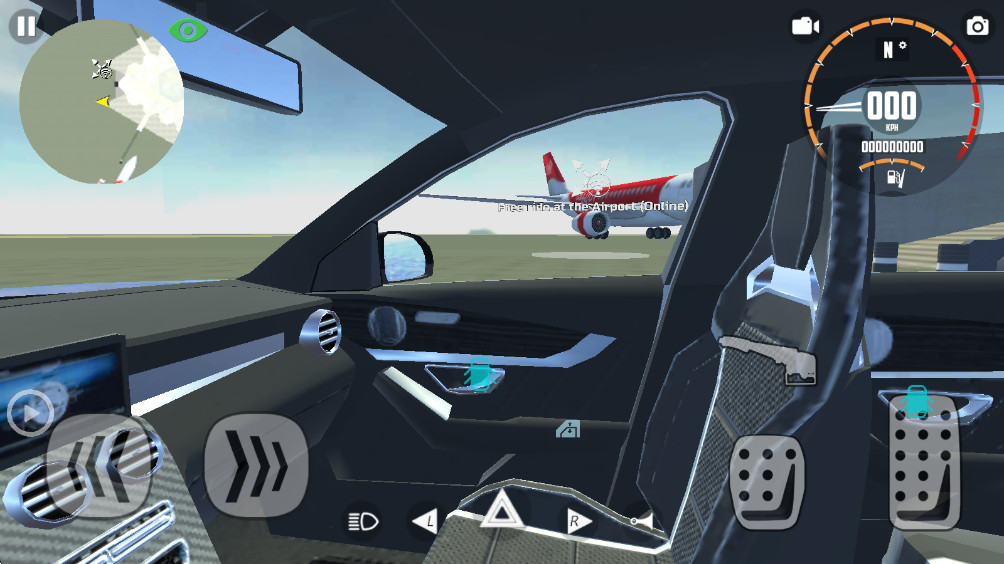Pause the game with the pause button
This screenshot has width=1004, height=564.
click(25, 26)
